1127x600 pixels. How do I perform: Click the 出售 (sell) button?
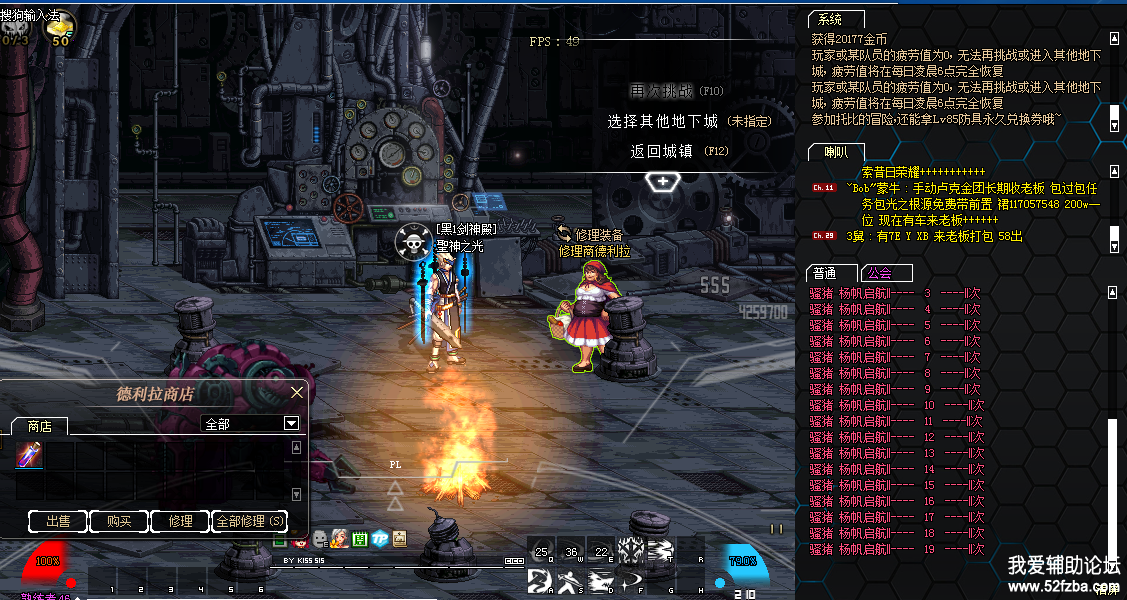(58, 521)
